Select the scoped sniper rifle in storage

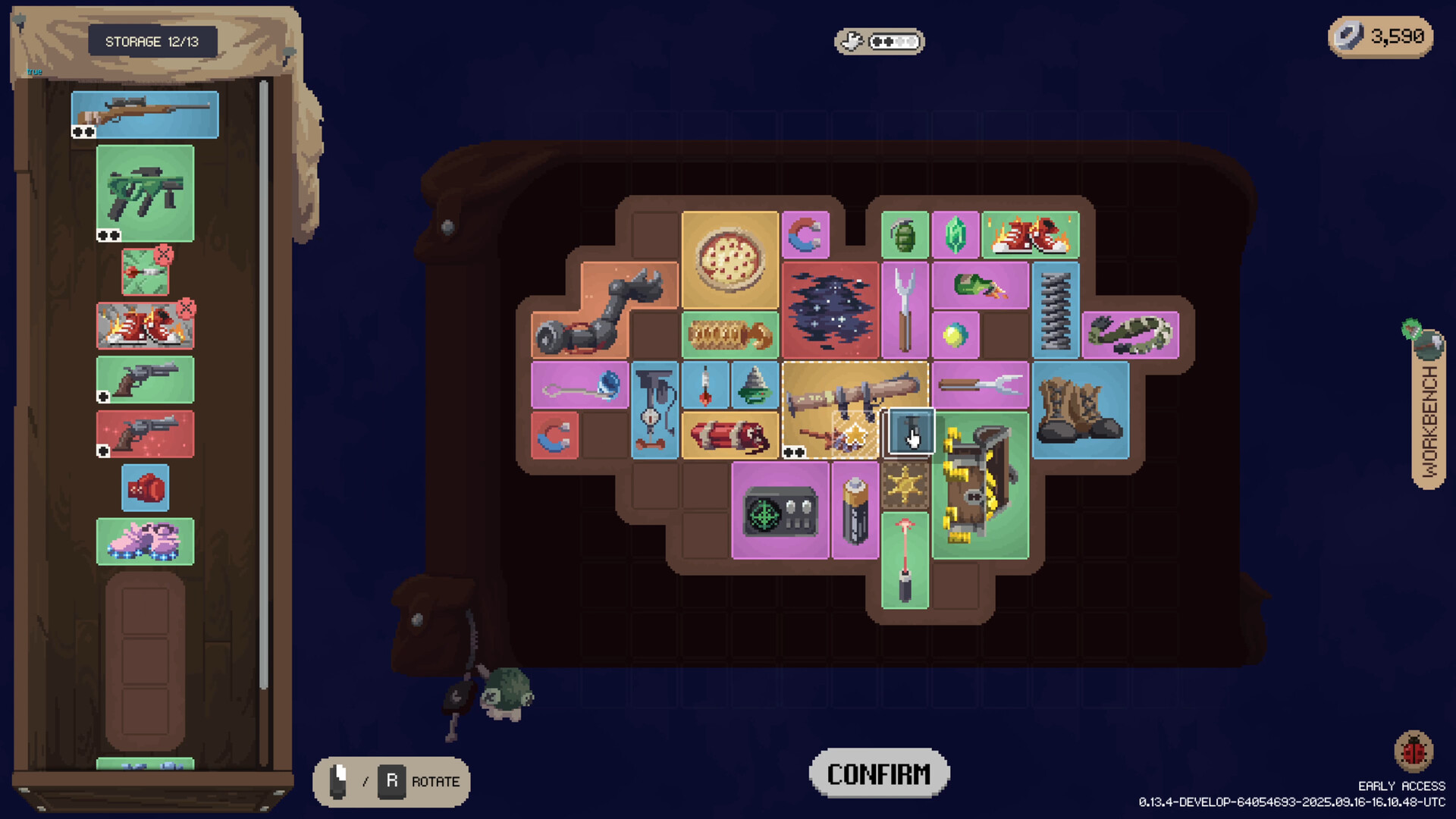click(145, 115)
